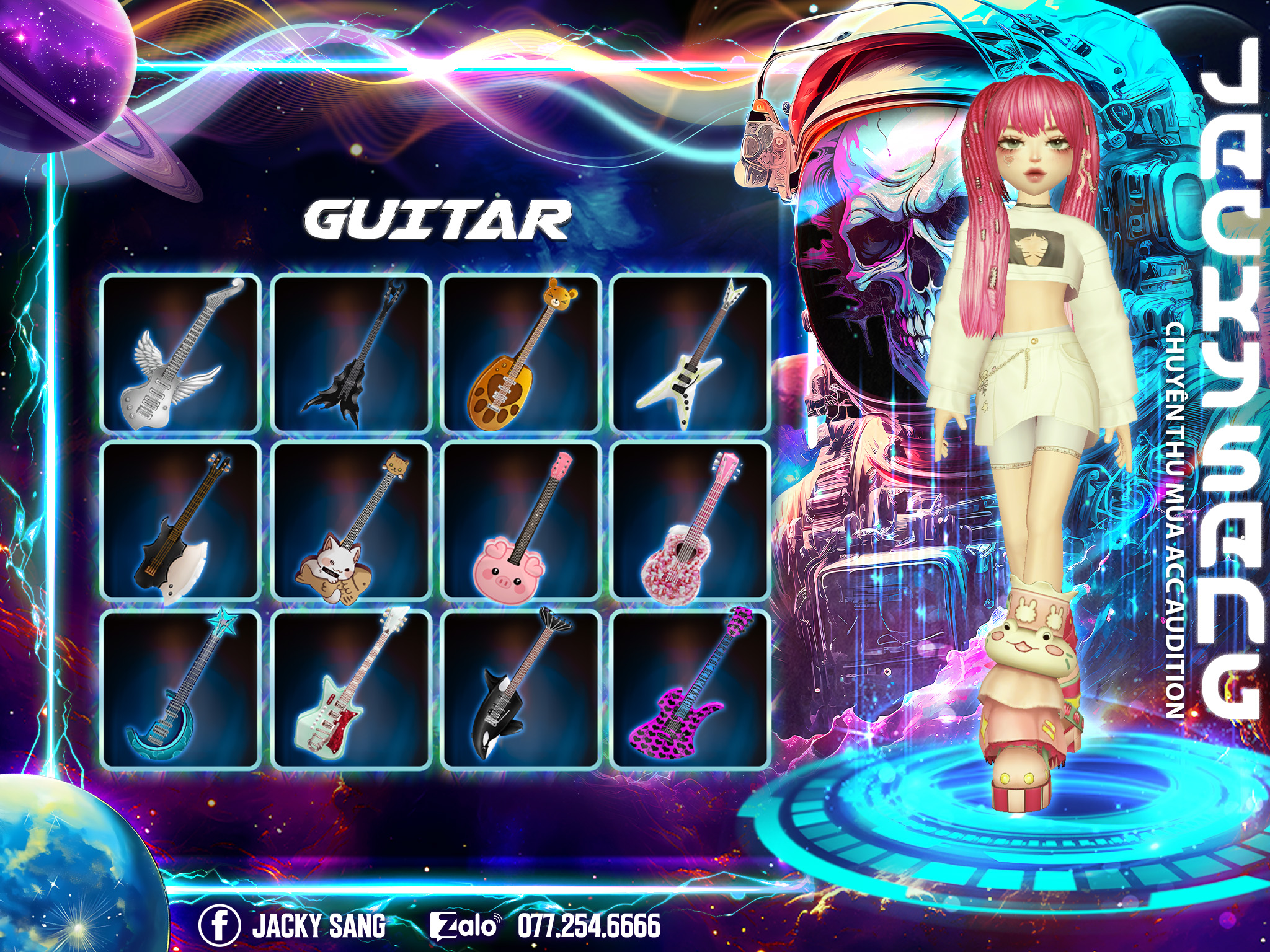
Task: Open the Jacky Sang Facebook link
Action: coord(293,925)
